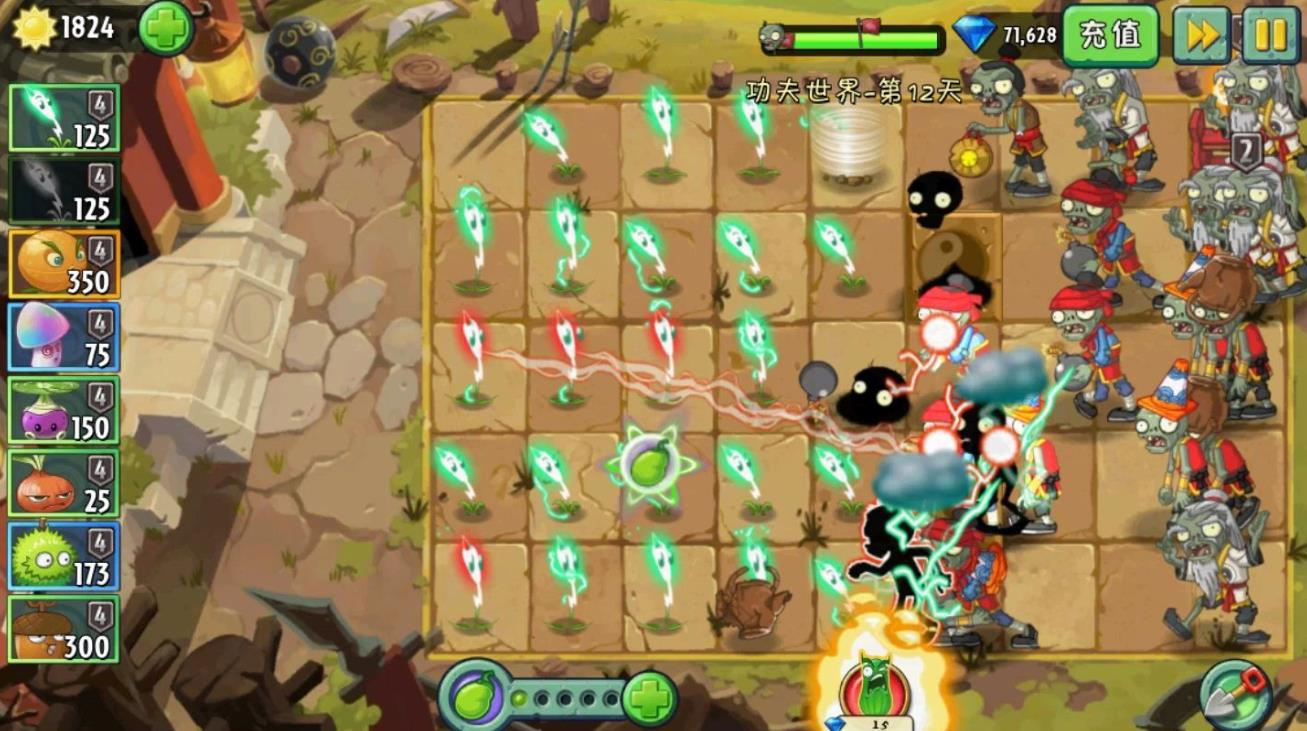Viewport: 1307px width, 731px height.
Task: Select the 75-sun hypno-shroom seed packet
Action: click(x=64, y=338)
